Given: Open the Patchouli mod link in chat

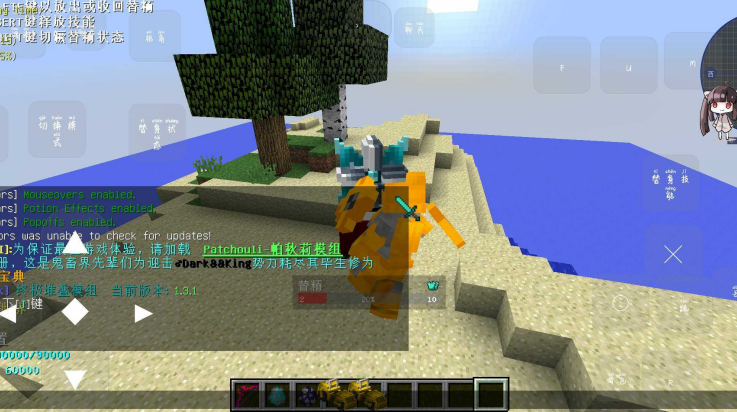Looking at the screenshot, I should 272,249.
